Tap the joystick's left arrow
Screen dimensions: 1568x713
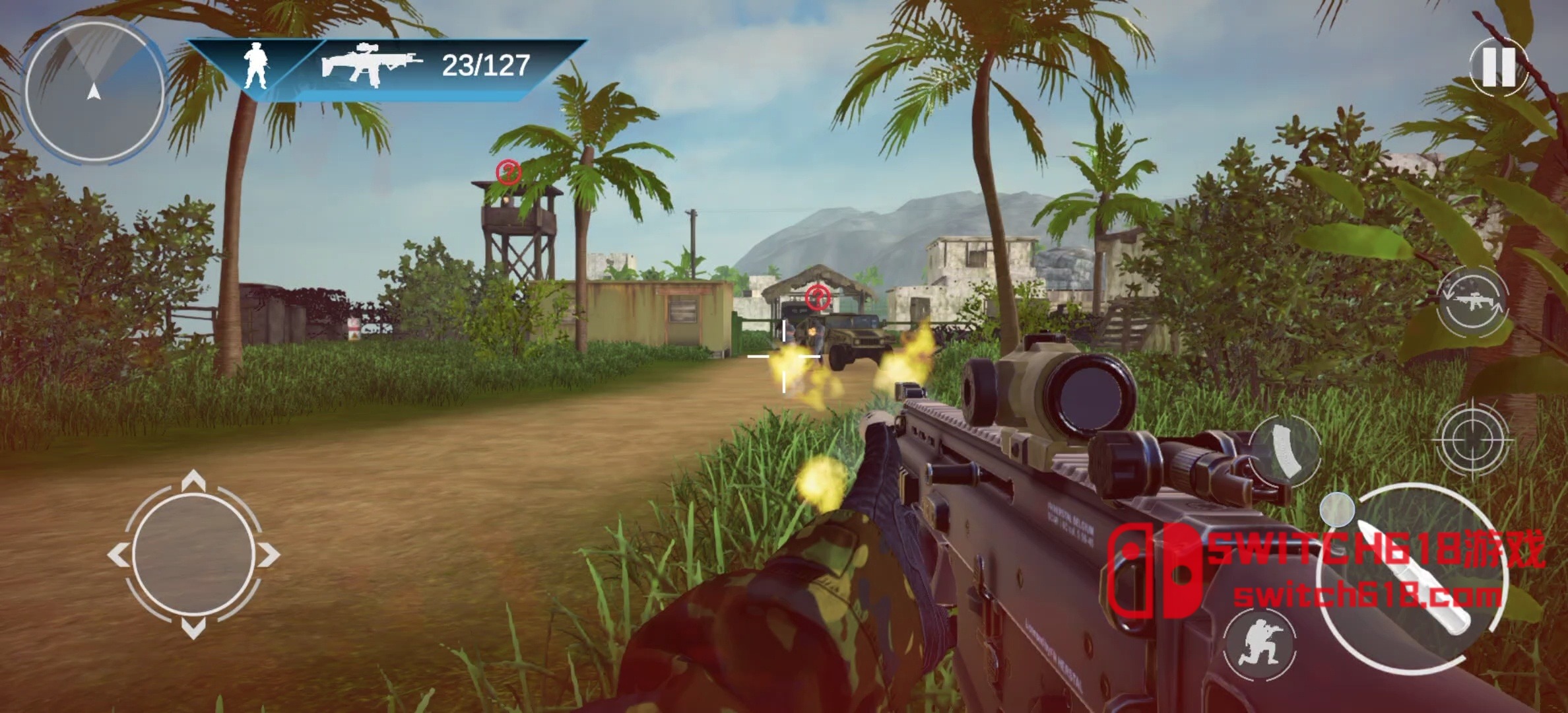tap(117, 555)
